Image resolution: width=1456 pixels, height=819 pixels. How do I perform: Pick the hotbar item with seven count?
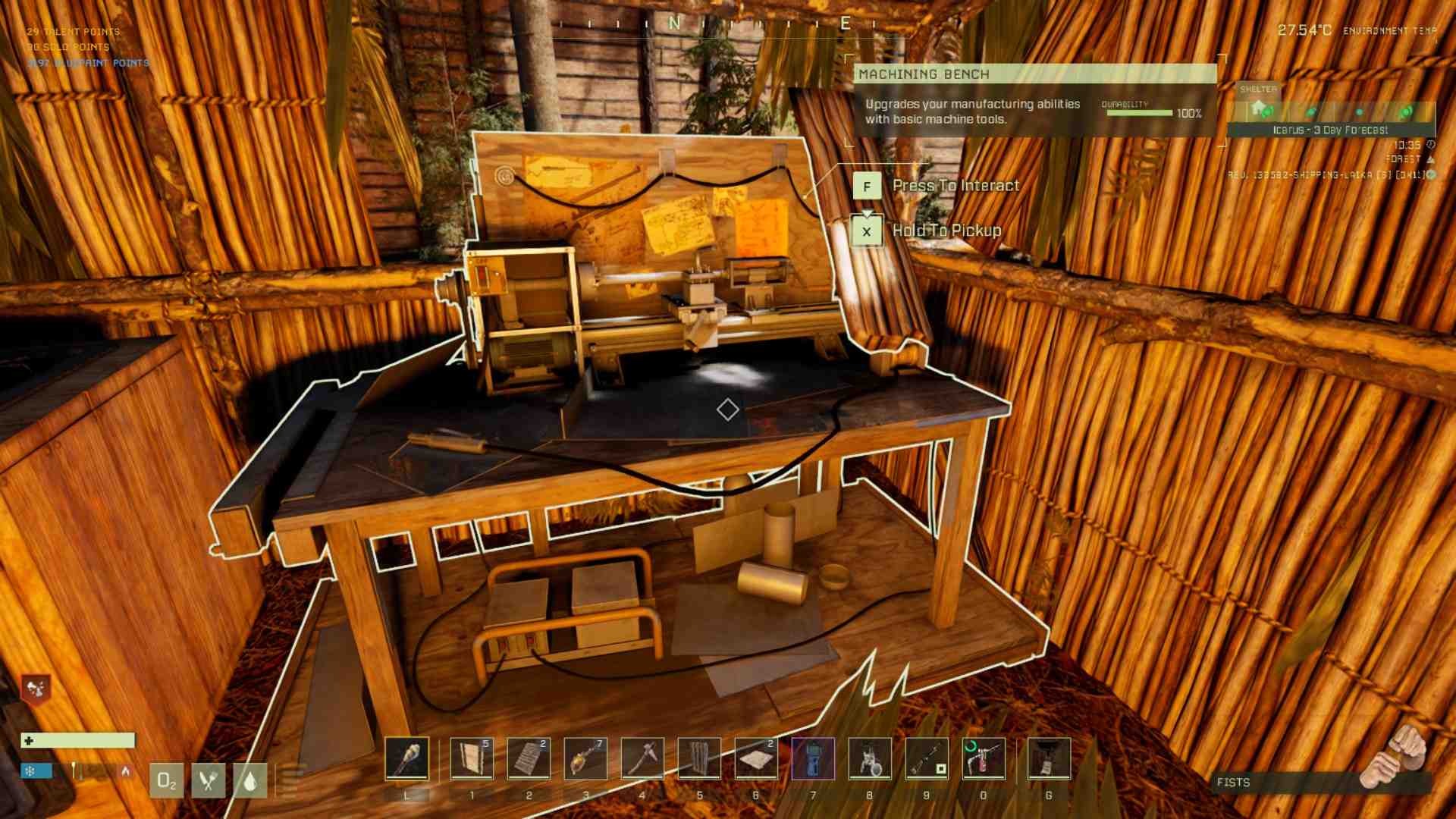[585, 758]
